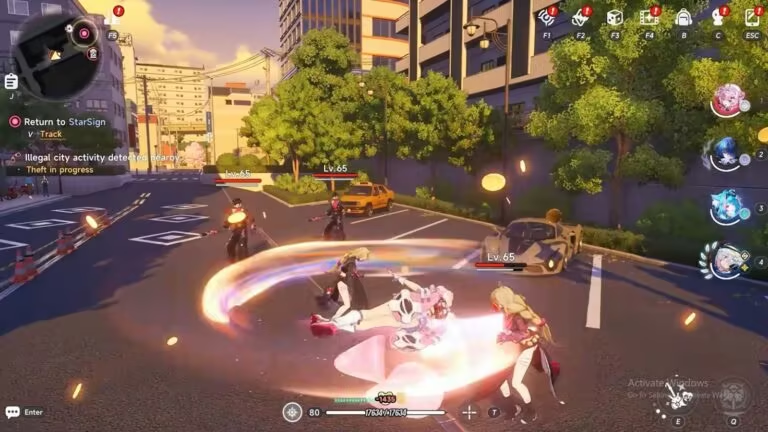The width and height of the screenshot is (768, 432).
Task: Click the crosshair icon right of health bar
Action: [x=469, y=411]
